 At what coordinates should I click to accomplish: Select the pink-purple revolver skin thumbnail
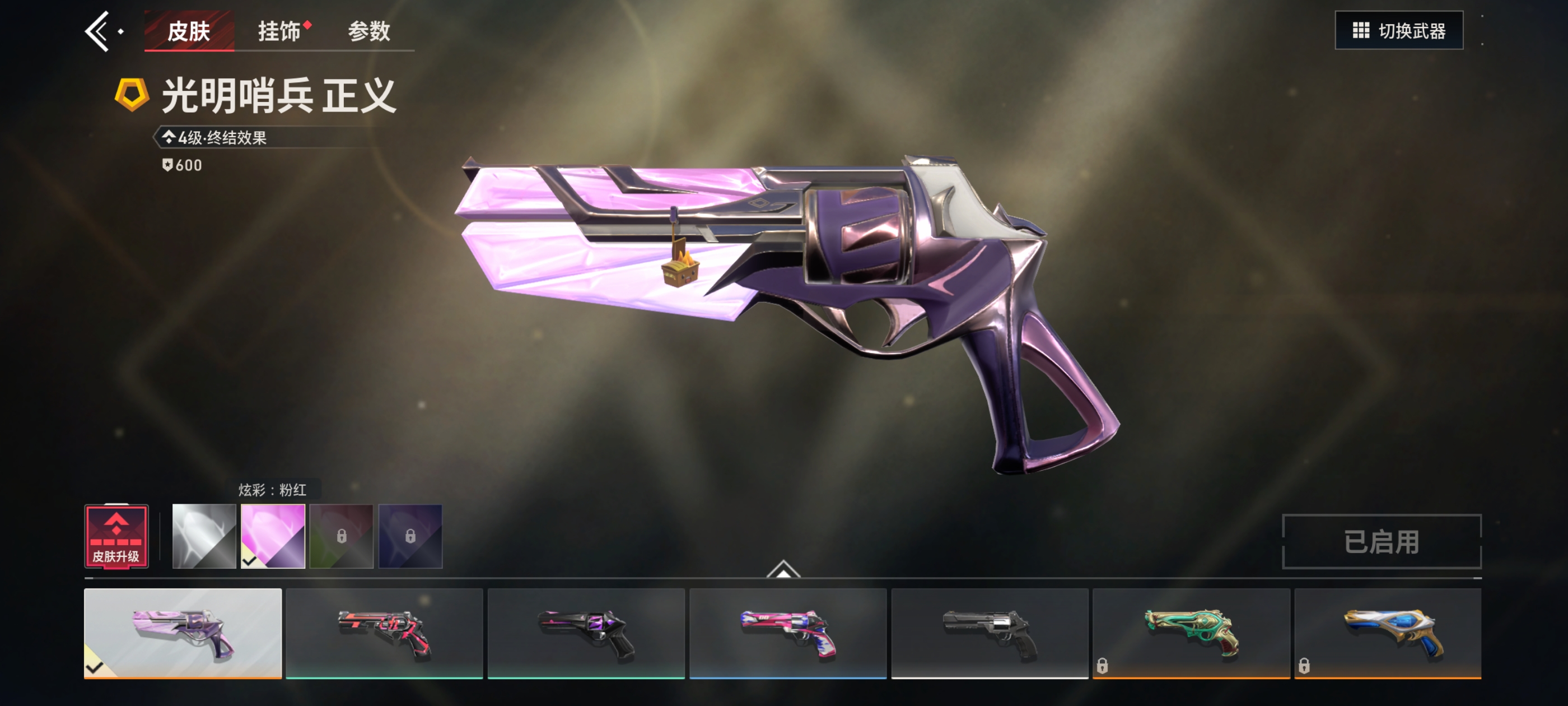click(x=183, y=633)
